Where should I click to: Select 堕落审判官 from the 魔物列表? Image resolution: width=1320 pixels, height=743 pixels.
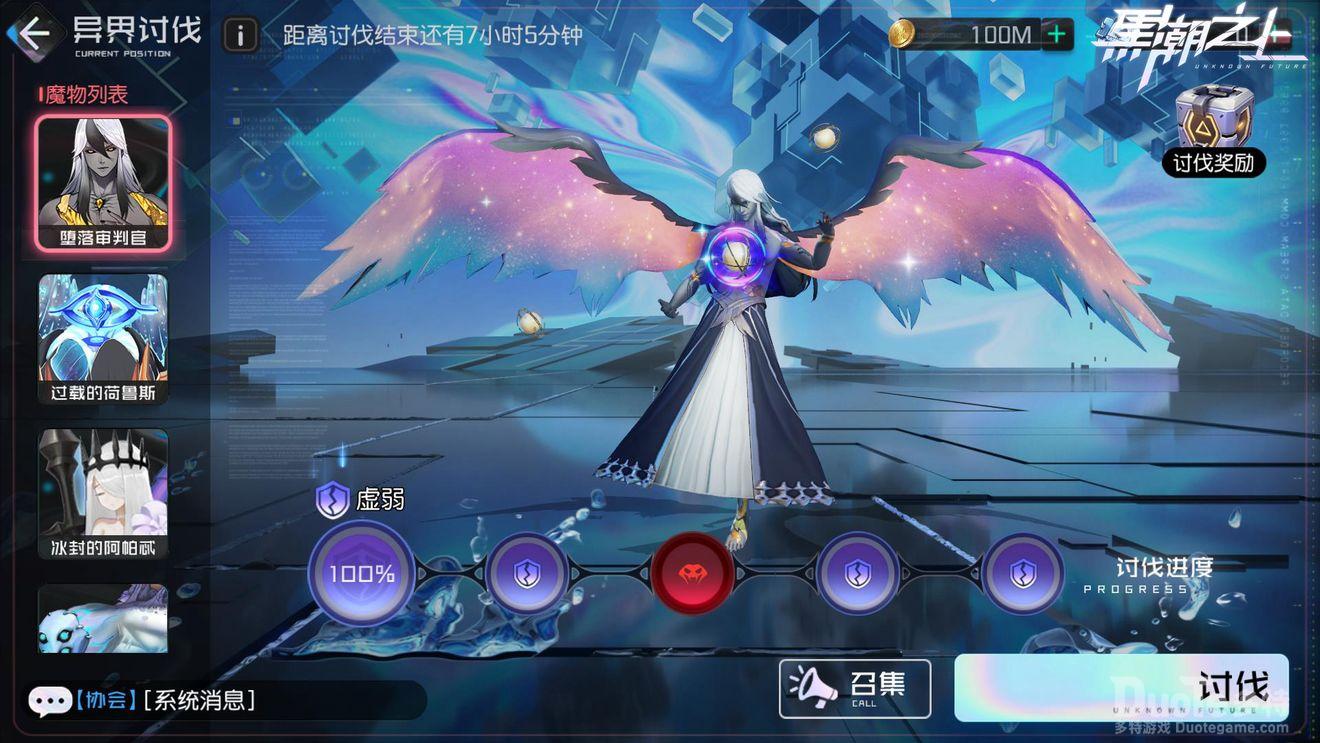103,180
